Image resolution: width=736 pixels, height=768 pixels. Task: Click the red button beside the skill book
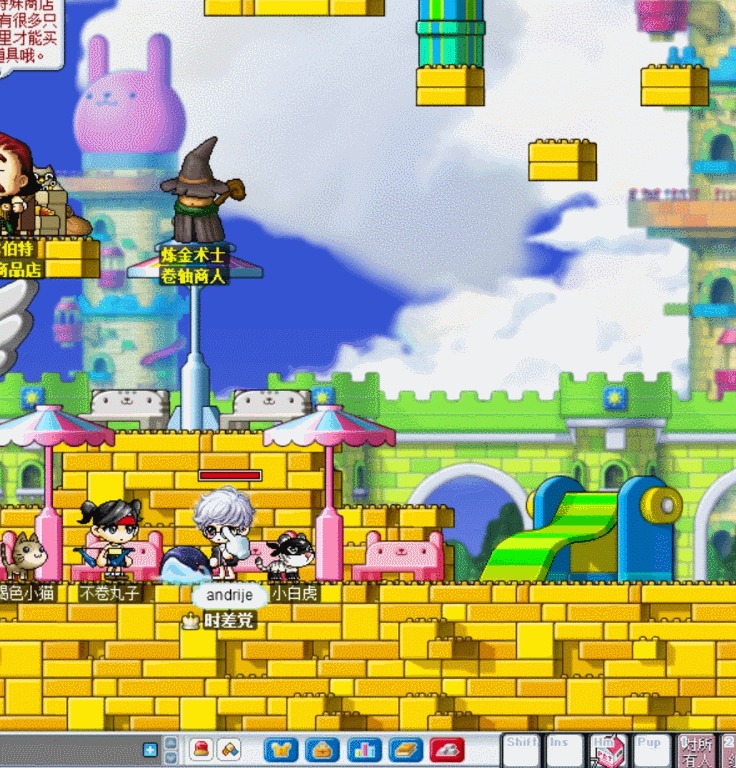[x=446, y=749]
